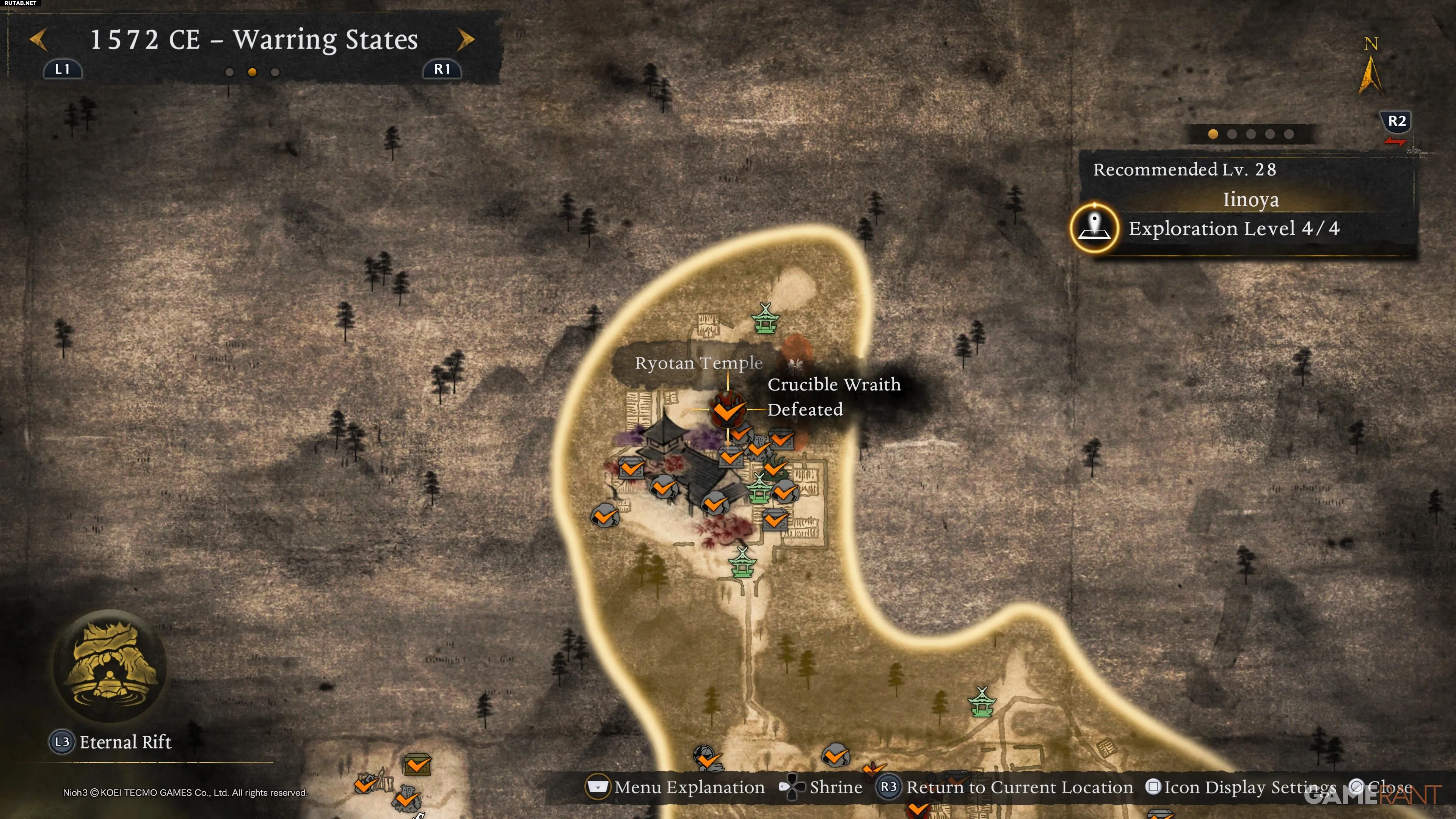Open the Iinoya exploration level icon
Image resolution: width=1456 pixels, height=819 pixels.
tap(1094, 228)
